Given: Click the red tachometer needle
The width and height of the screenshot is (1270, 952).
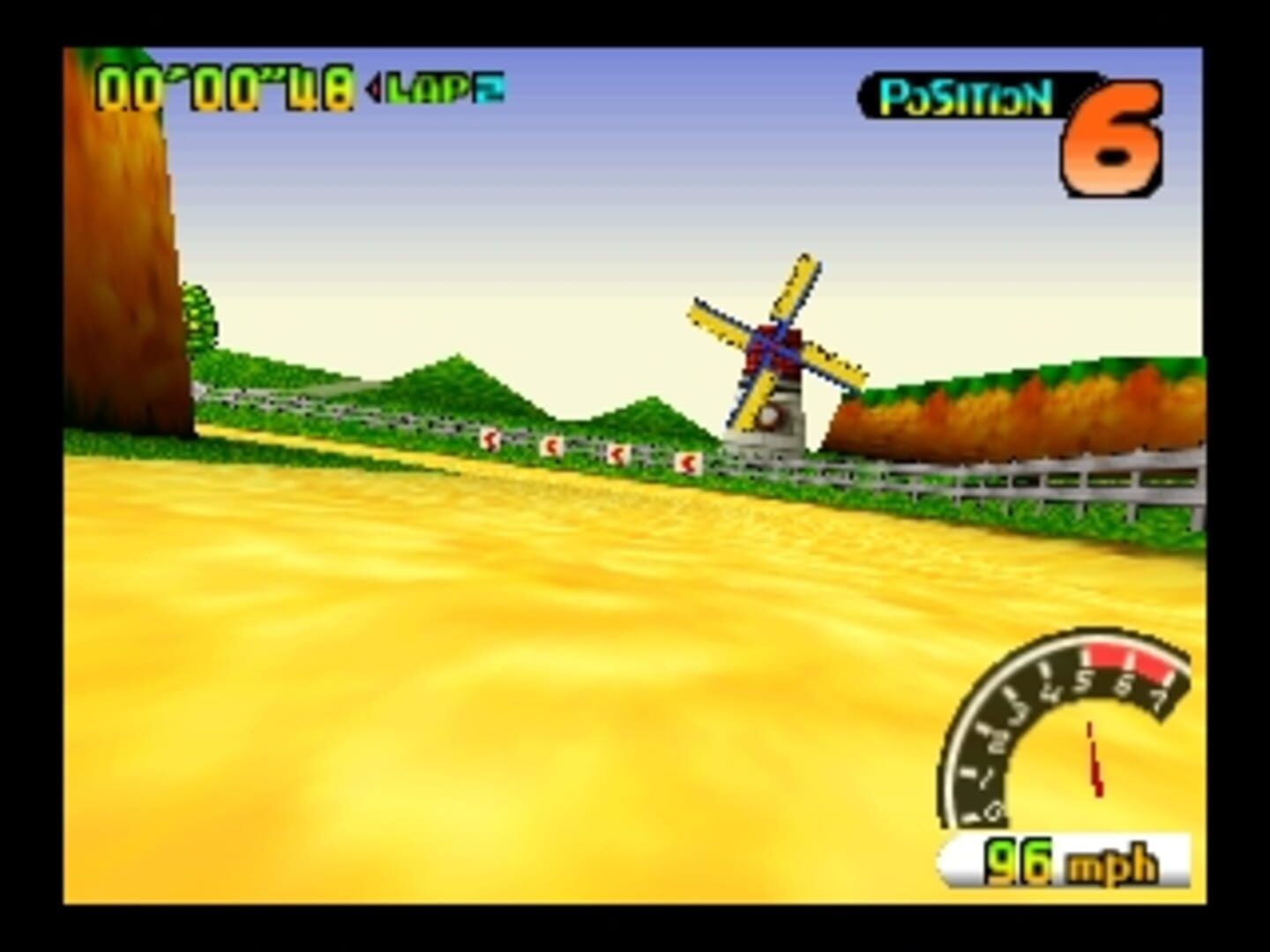Looking at the screenshot, I should [x=1094, y=758].
